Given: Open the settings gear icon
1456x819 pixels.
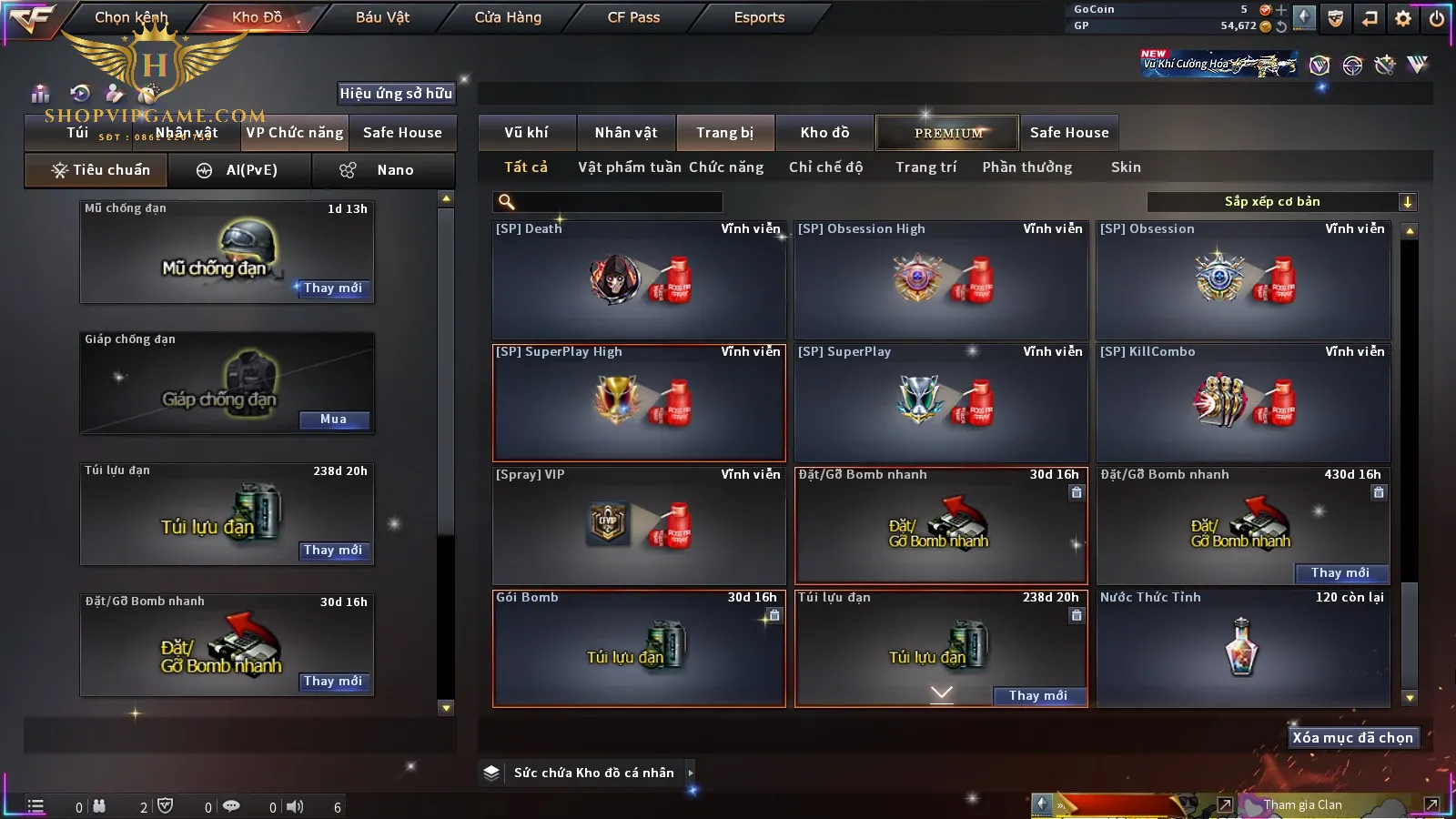Looking at the screenshot, I should pos(1403,18).
